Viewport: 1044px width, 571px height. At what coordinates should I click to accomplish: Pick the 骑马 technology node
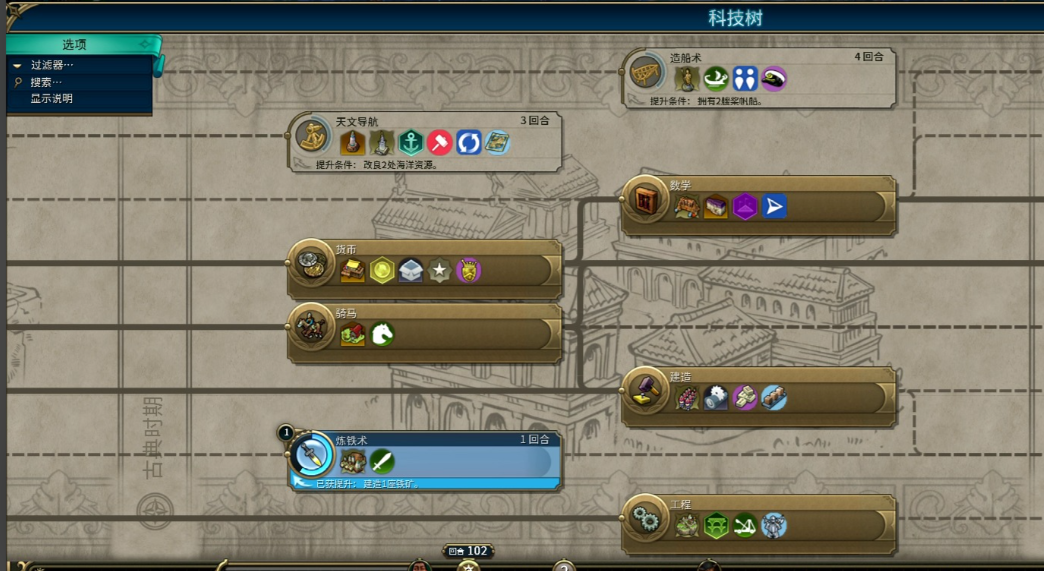[x=311, y=327]
